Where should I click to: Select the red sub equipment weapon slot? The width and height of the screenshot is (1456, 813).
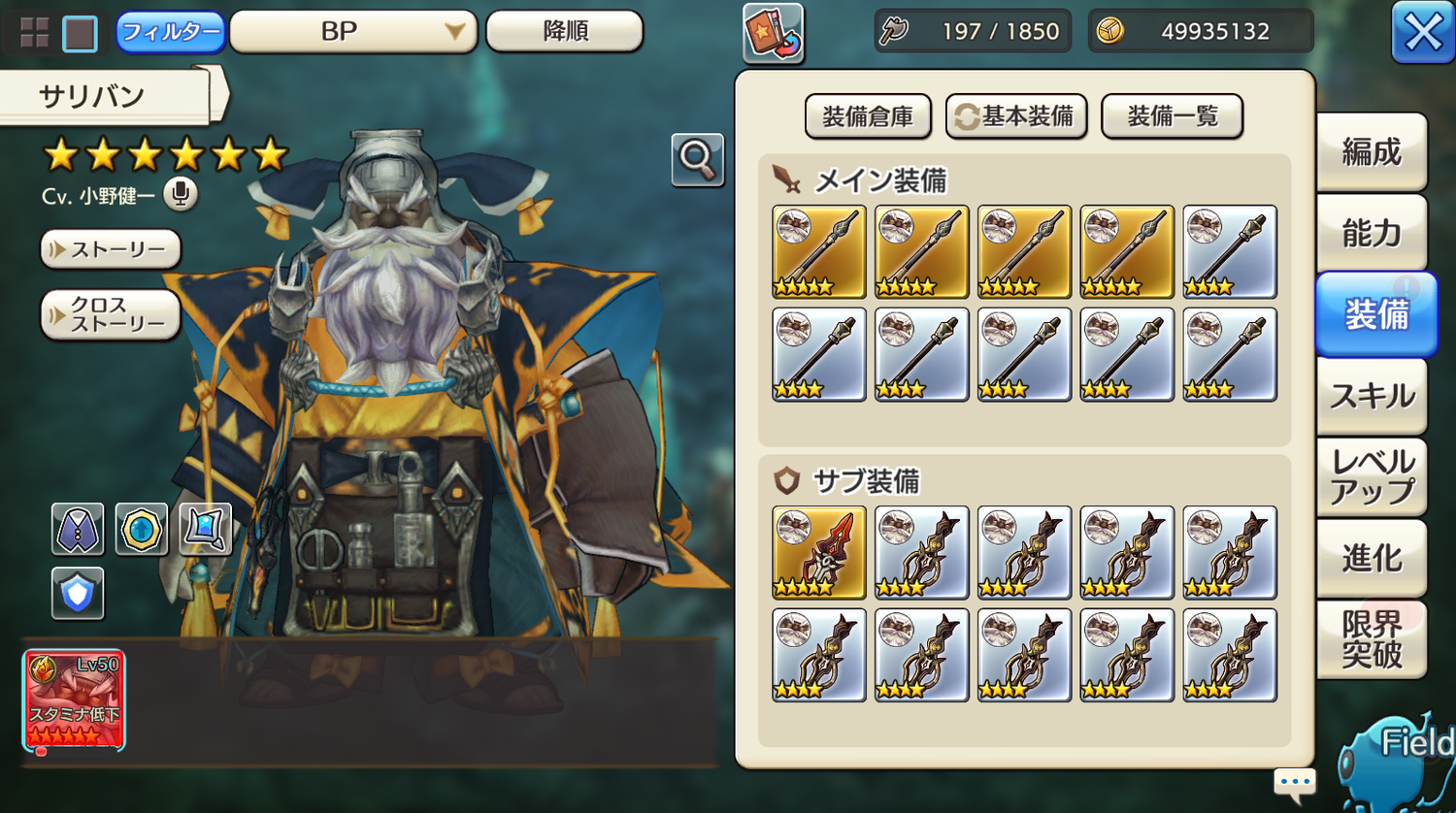pos(818,552)
